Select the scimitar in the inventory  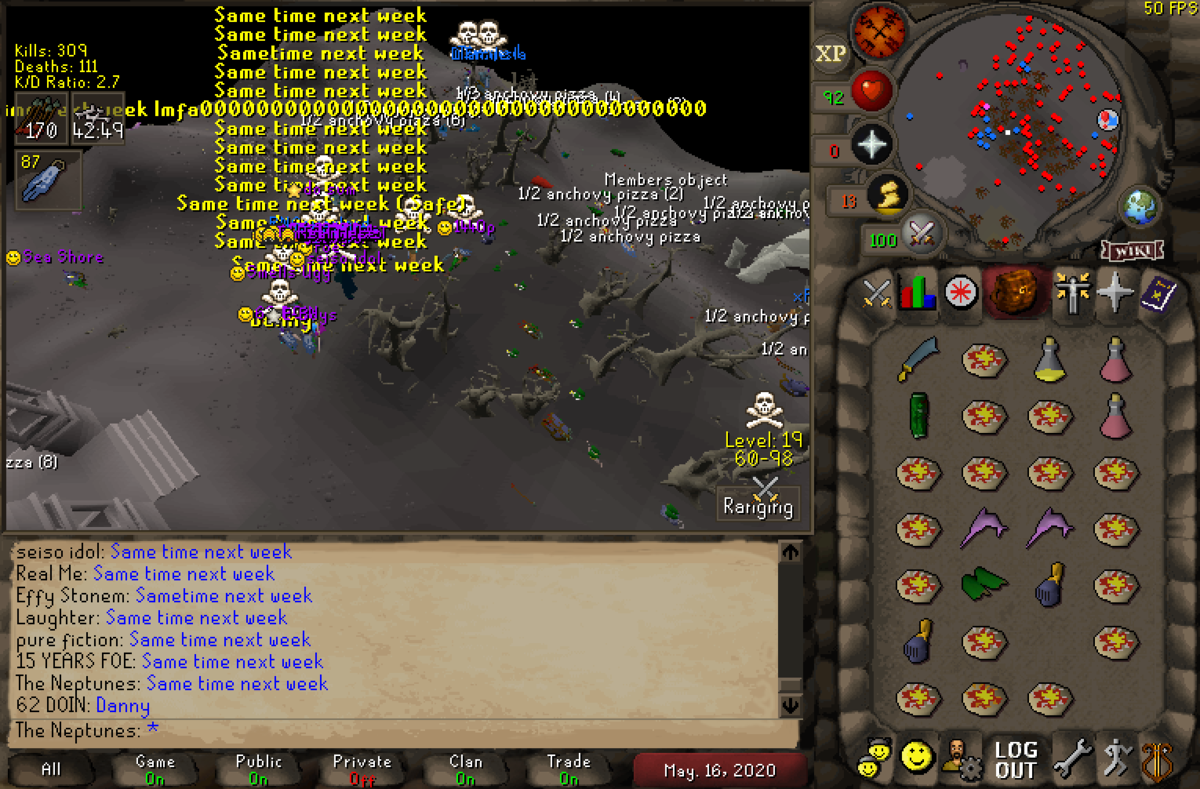[x=916, y=359]
